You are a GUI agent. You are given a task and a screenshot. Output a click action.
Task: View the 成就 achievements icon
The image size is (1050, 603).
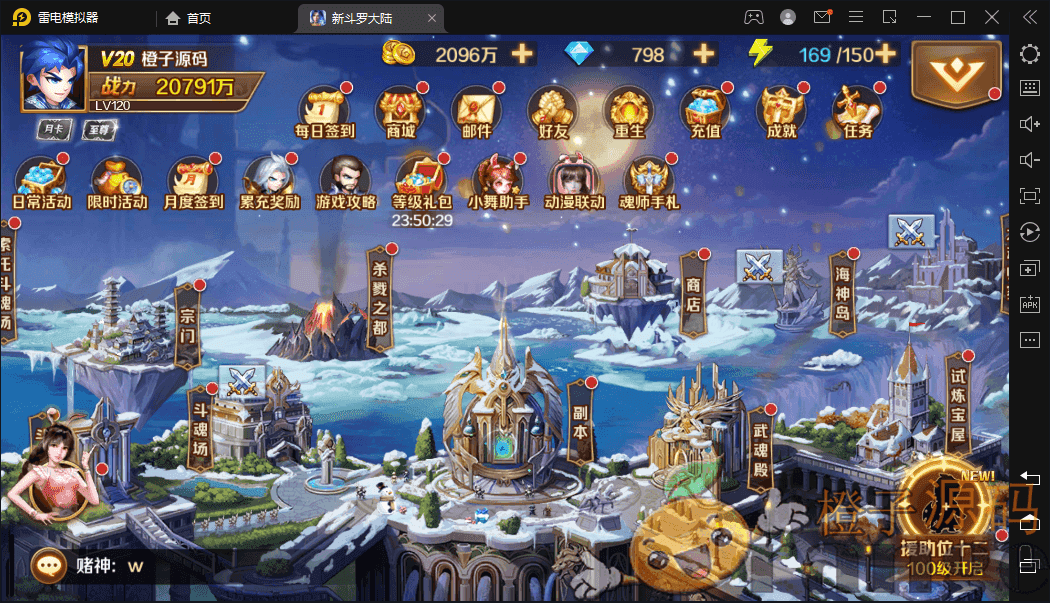(781, 110)
